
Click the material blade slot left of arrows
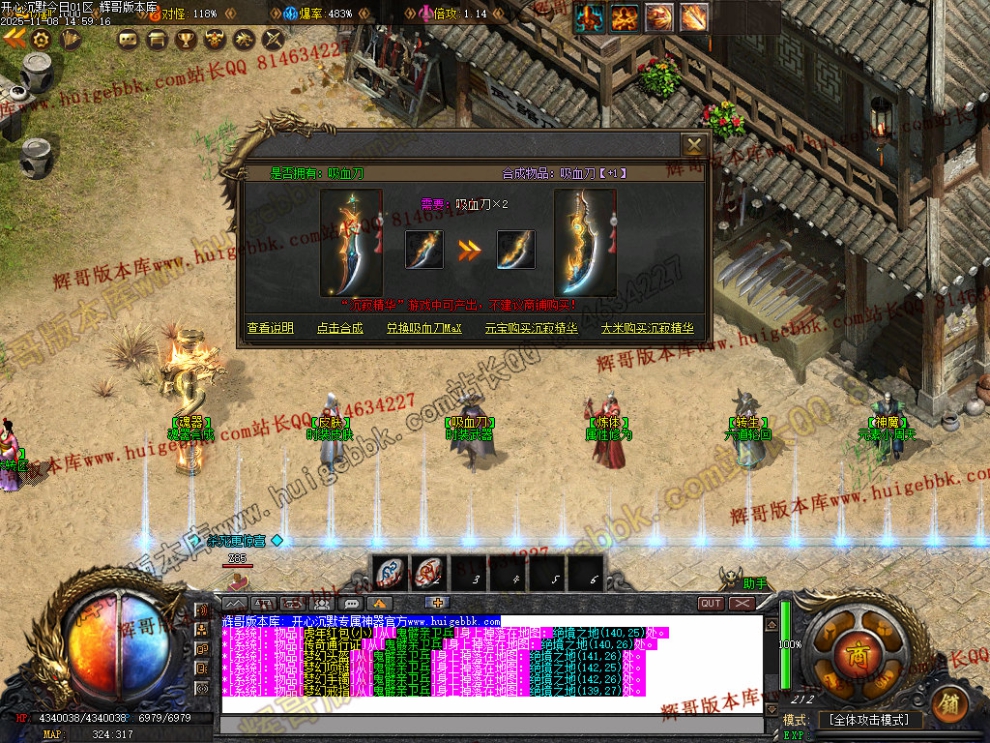(x=424, y=250)
